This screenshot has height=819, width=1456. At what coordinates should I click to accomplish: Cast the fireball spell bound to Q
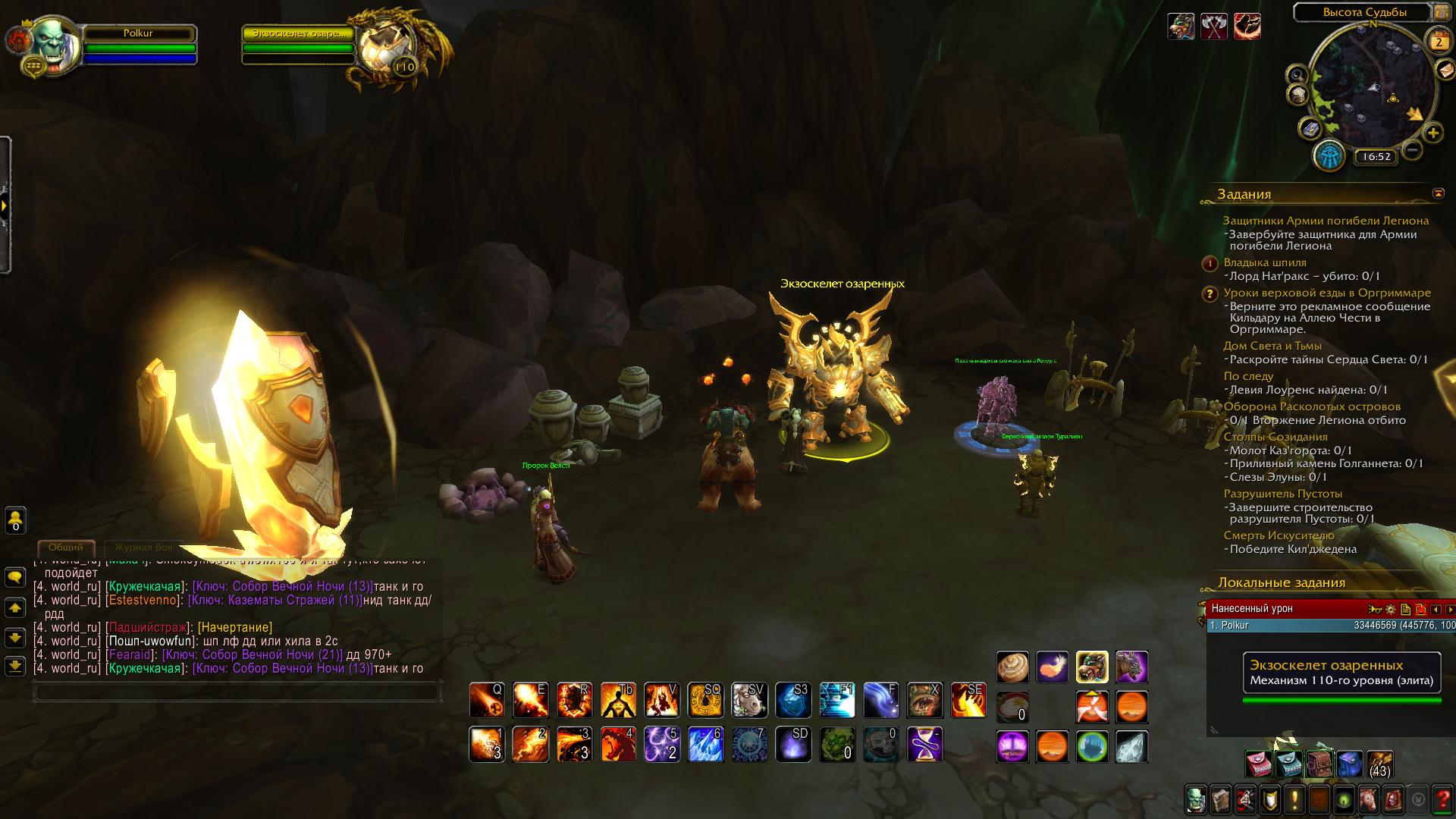coord(486,700)
